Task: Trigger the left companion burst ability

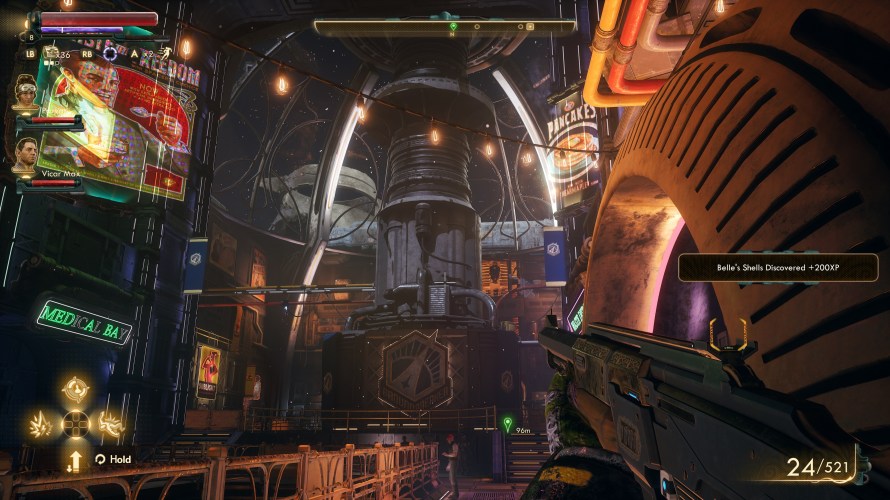Action: coord(43,423)
